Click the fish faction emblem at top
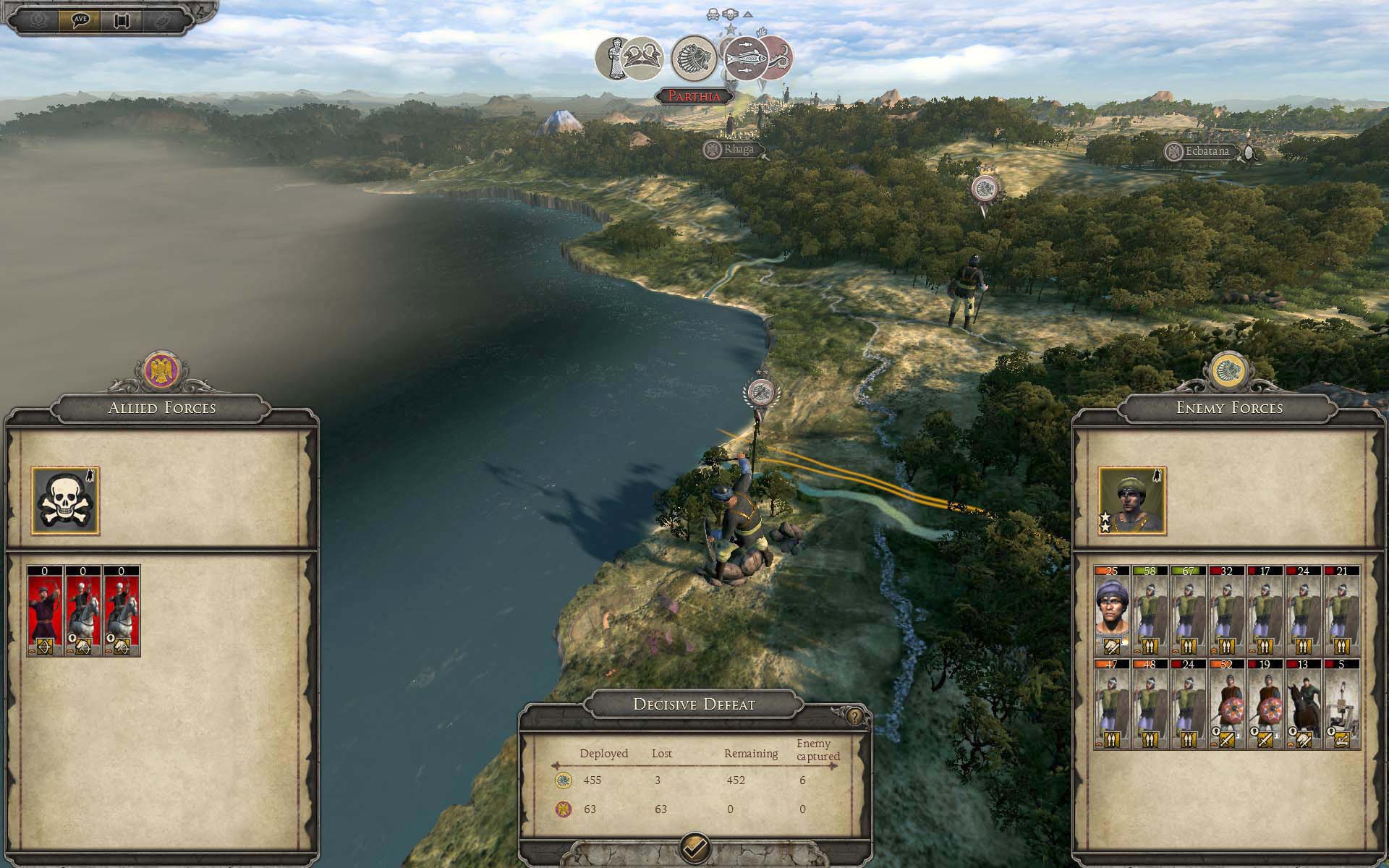Screen dimensions: 1389x868 point(745,59)
